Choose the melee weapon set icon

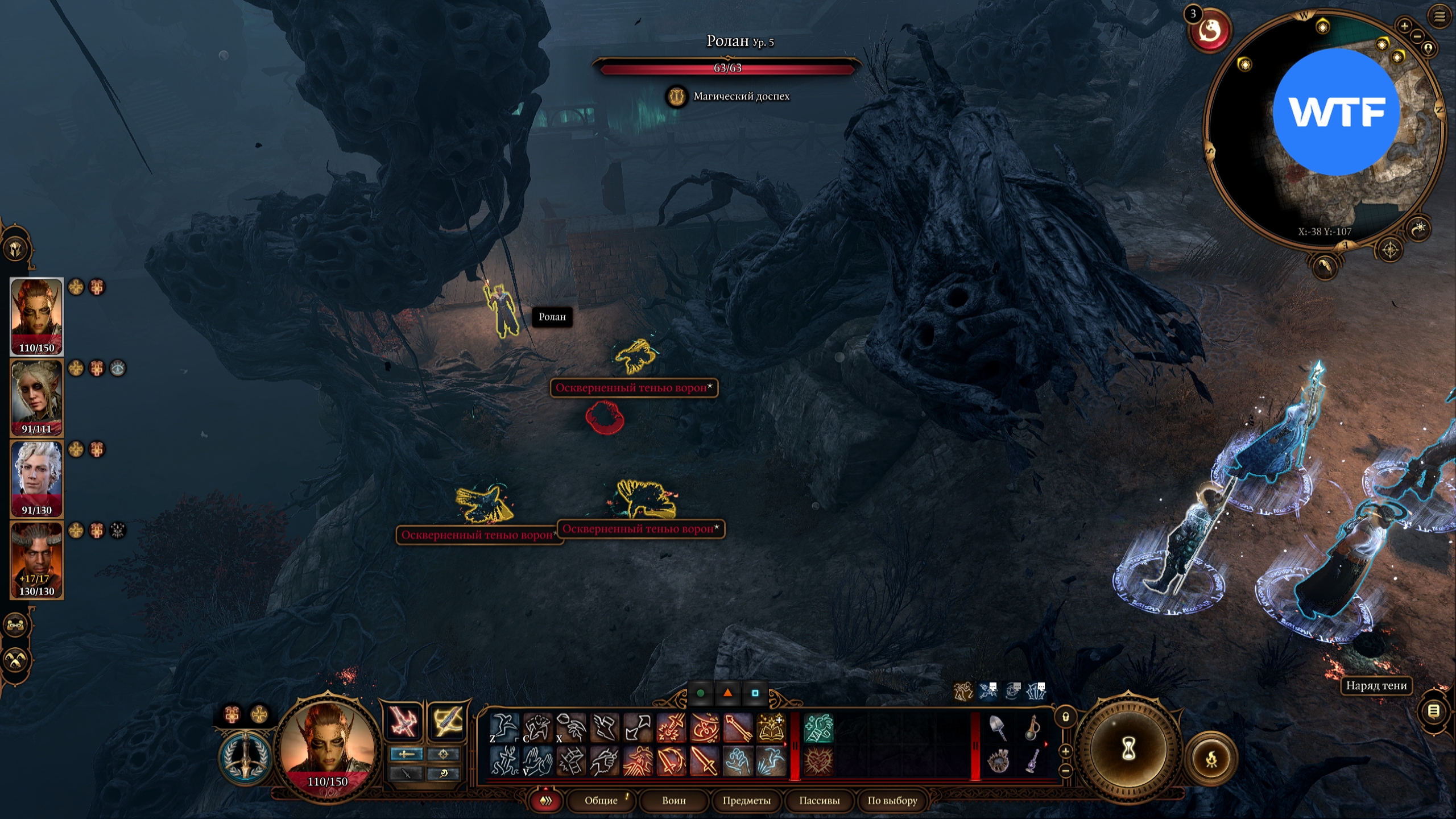[404, 721]
